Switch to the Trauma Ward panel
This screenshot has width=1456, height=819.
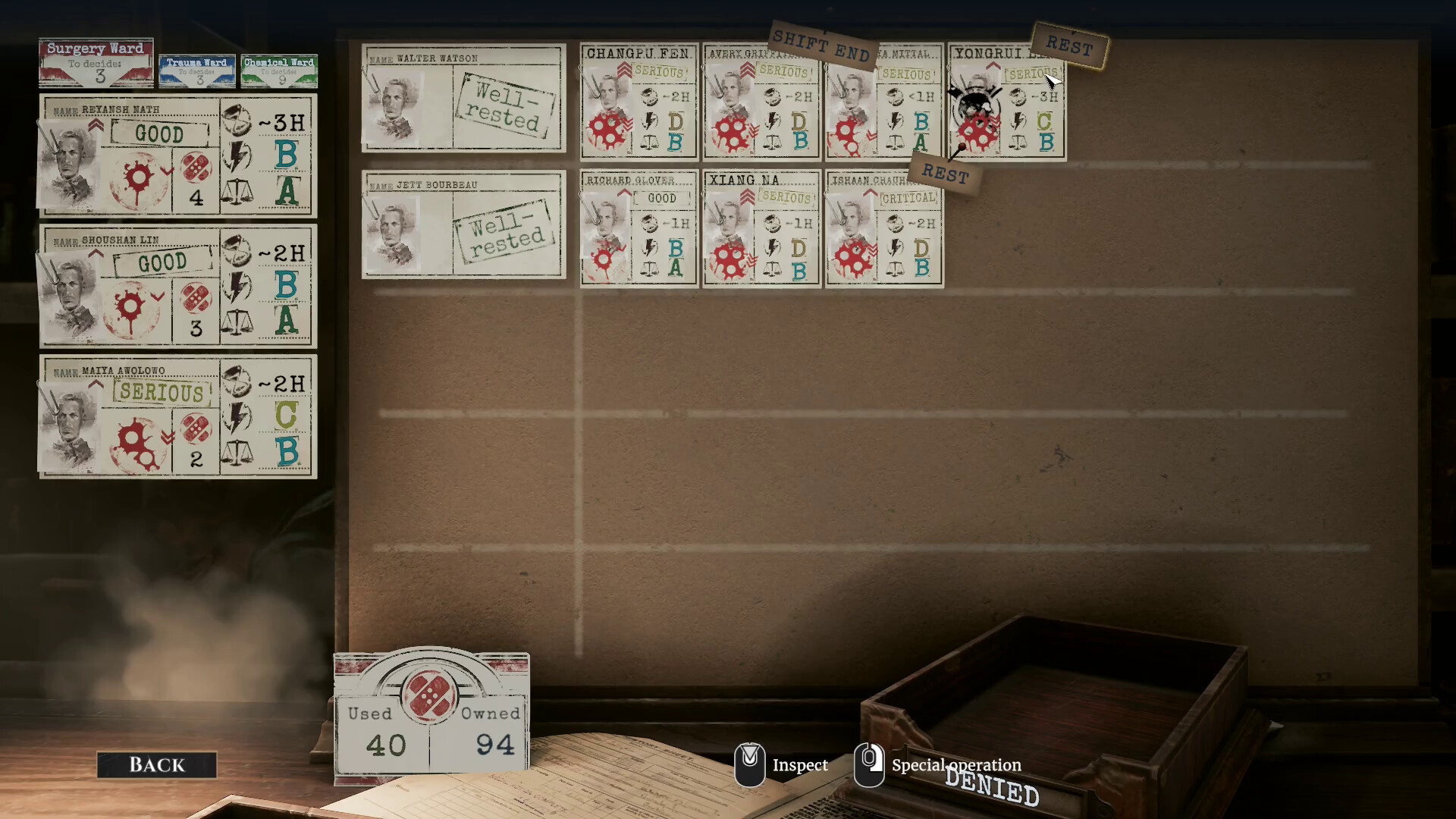[196, 68]
